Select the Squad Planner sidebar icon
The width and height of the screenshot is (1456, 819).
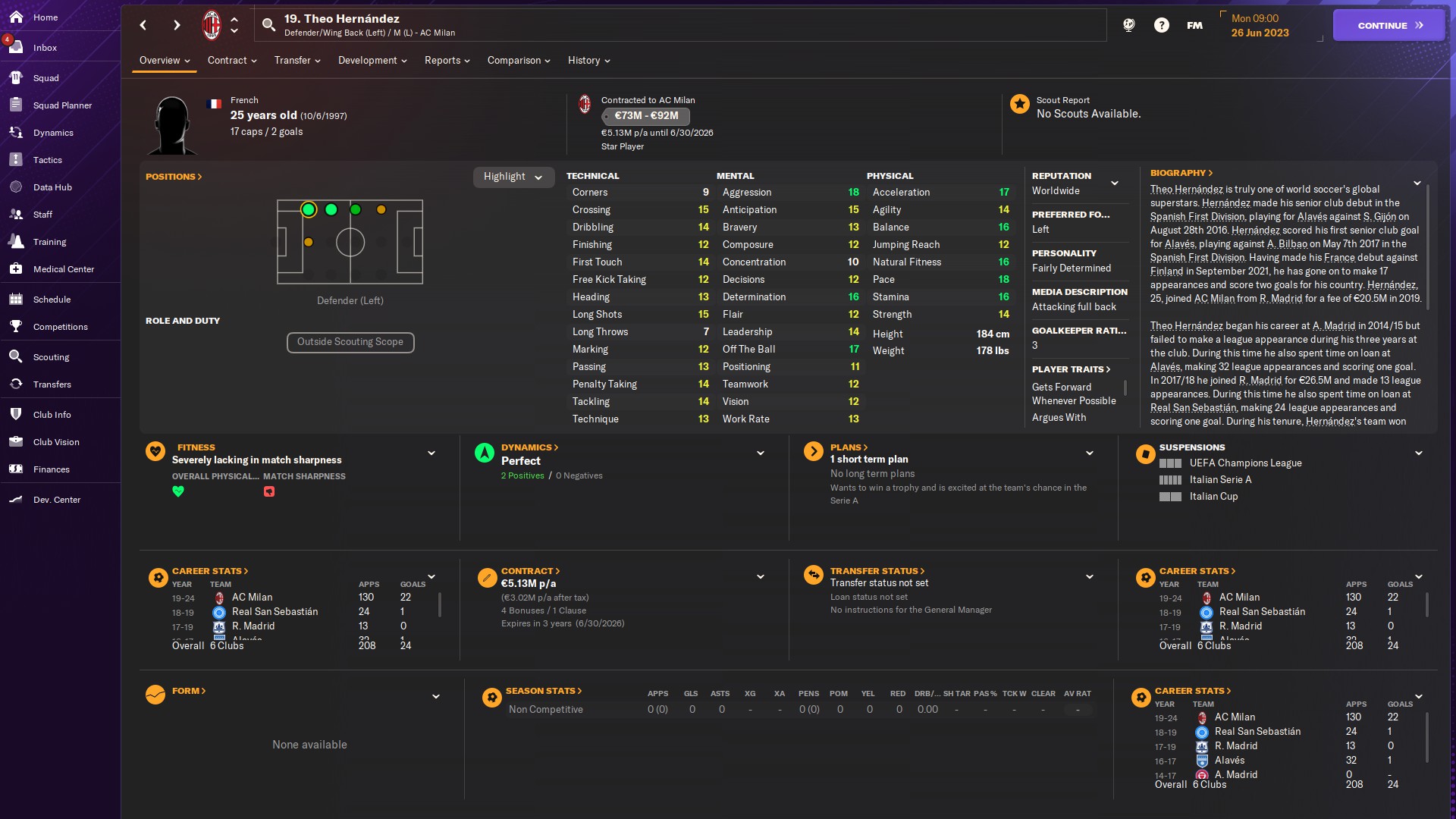click(x=61, y=105)
